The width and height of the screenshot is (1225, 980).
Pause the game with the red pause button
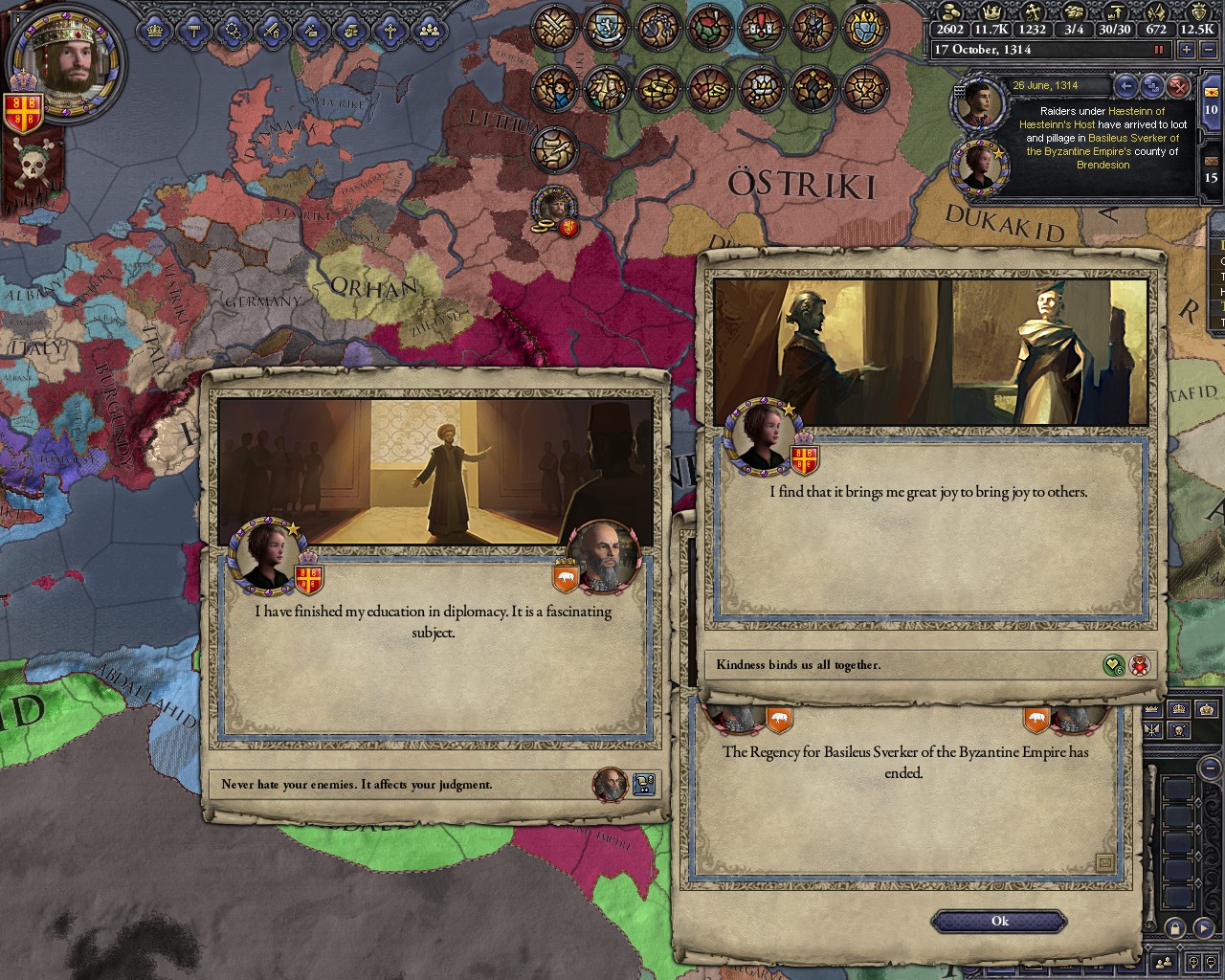click(1158, 49)
